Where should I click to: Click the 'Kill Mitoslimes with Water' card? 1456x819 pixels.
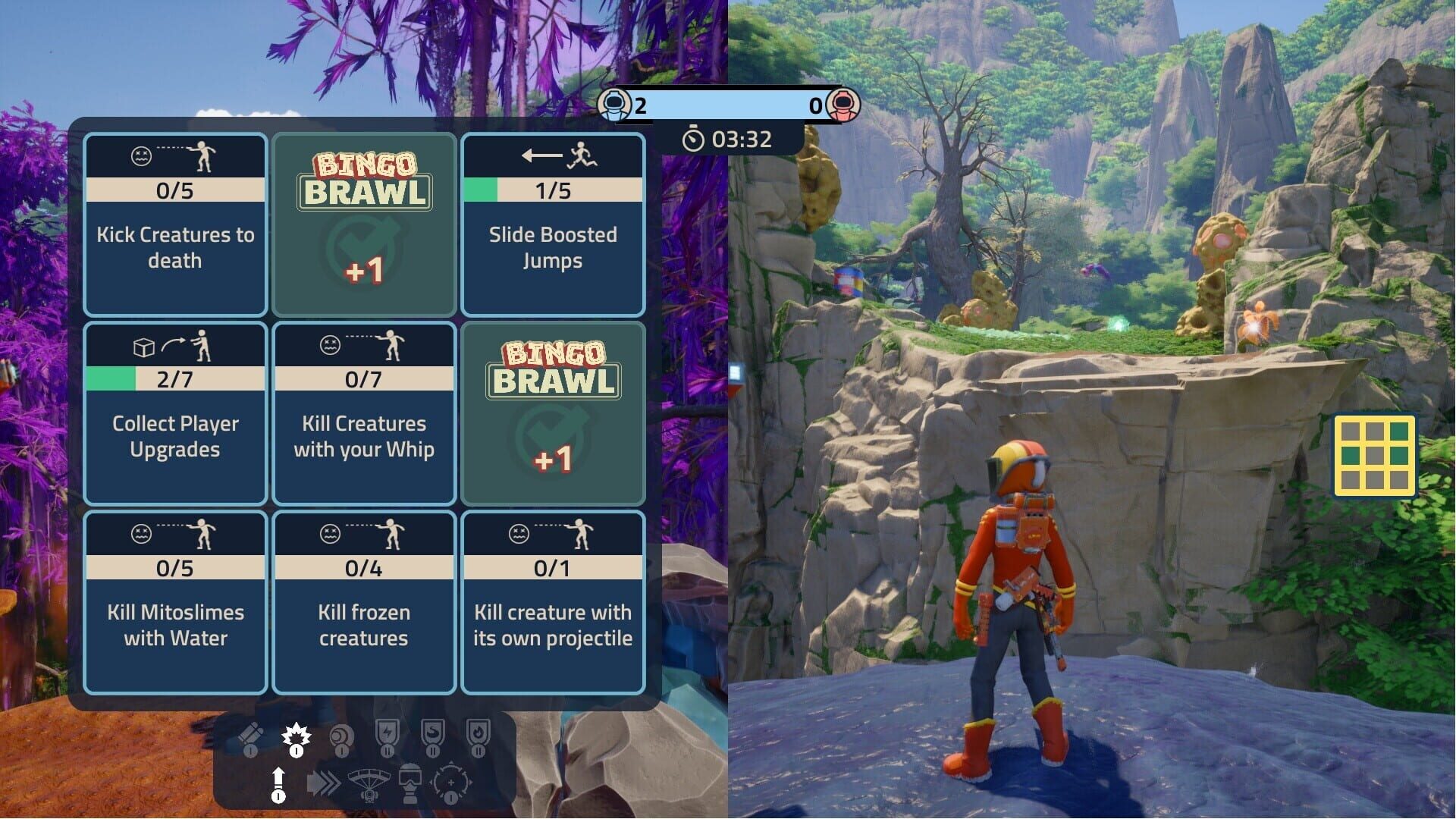175,603
